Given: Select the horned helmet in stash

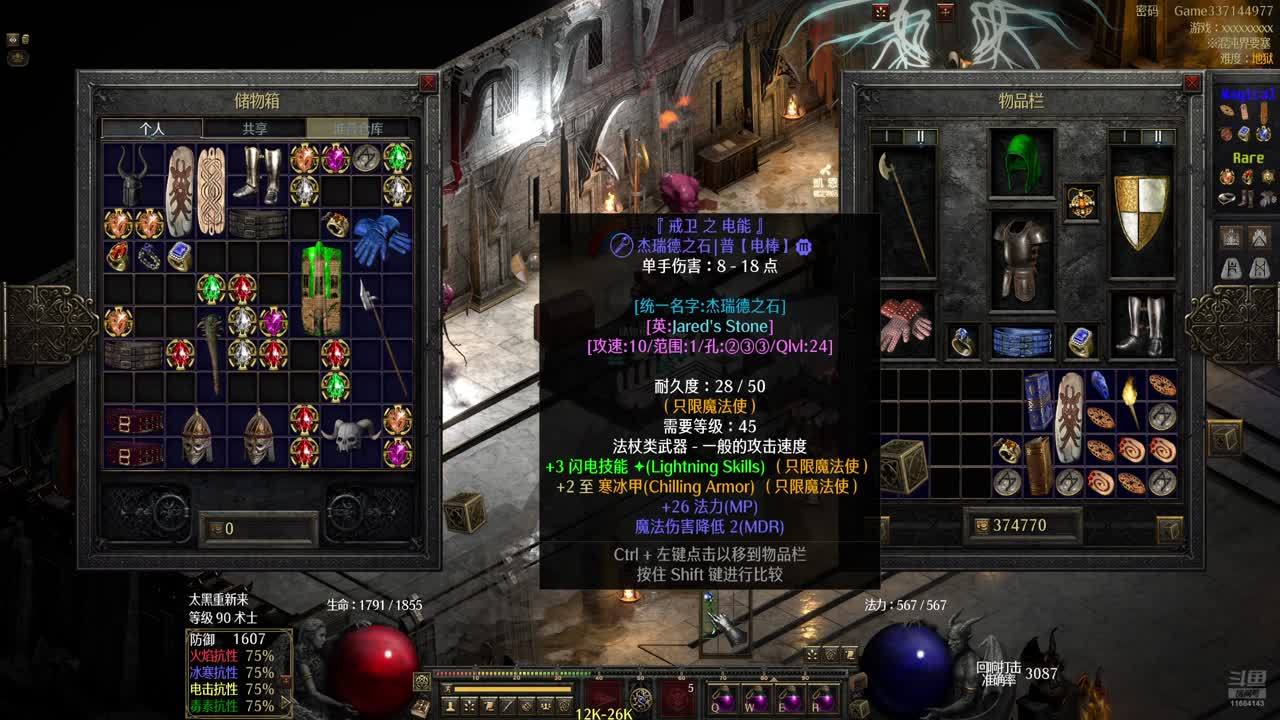Looking at the screenshot, I should click(x=133, y=175).
